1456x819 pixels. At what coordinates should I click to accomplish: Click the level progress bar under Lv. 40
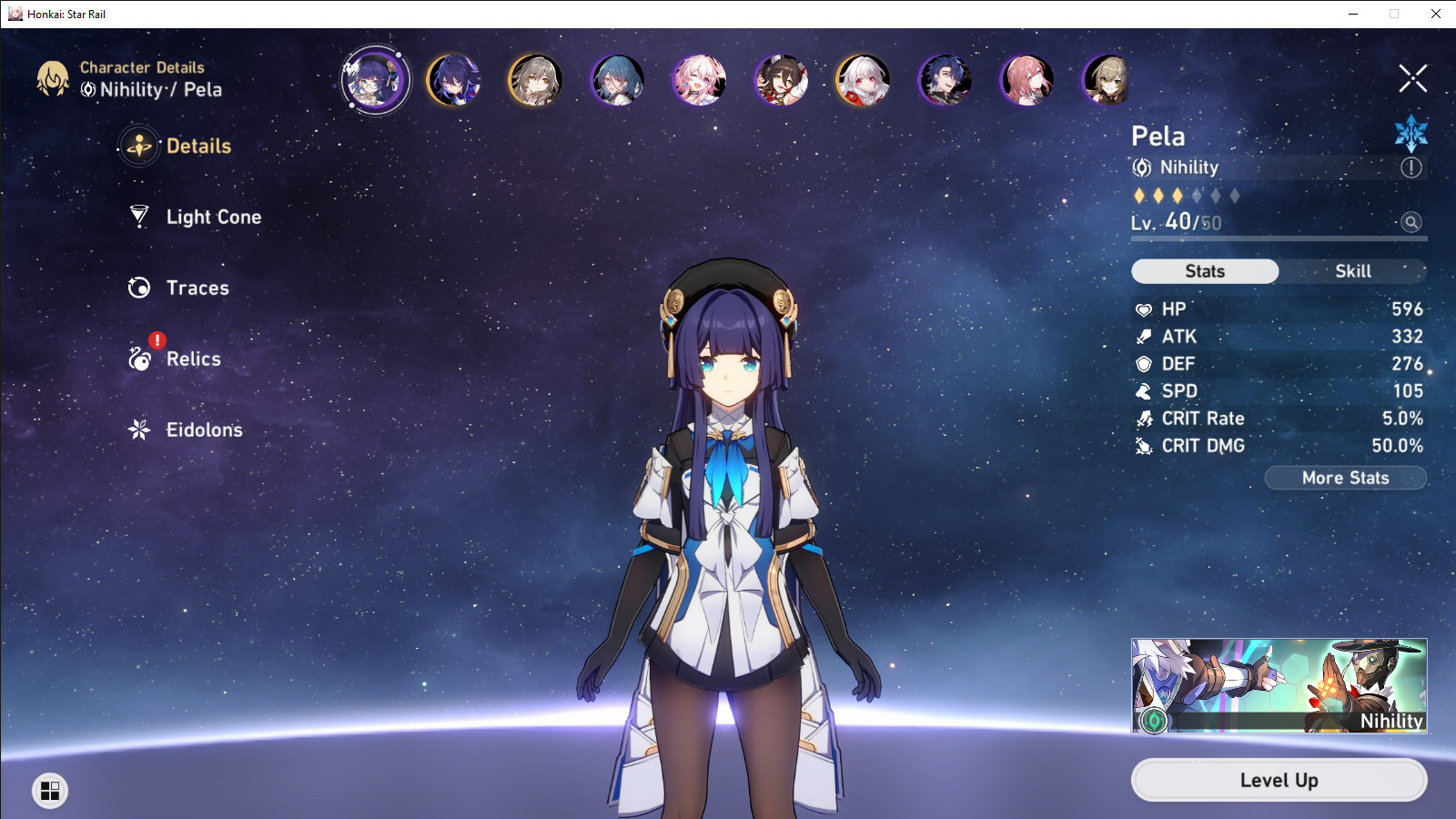(1278, 238)
